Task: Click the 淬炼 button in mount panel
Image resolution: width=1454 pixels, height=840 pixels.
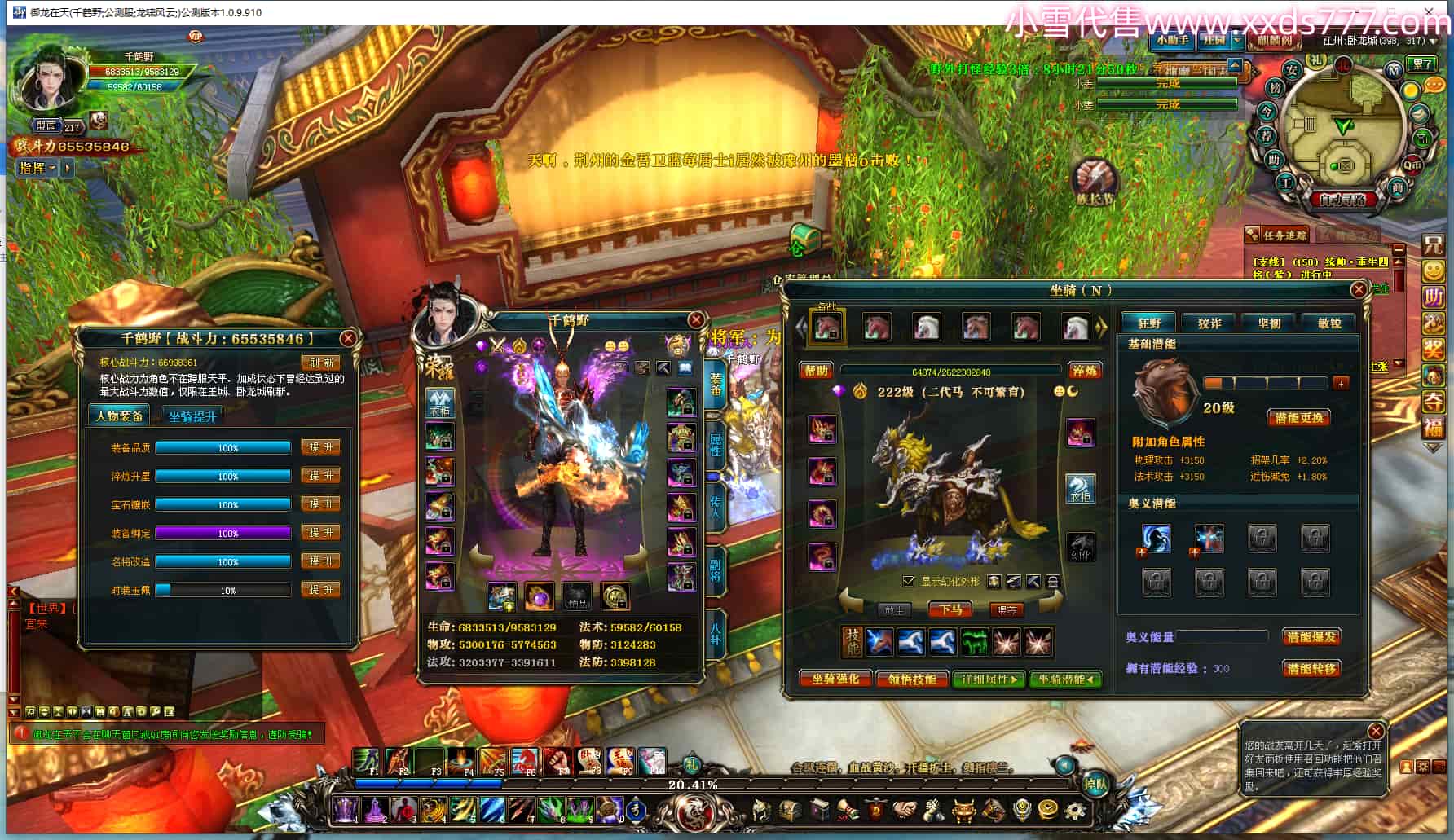Action: point(1085,371)
